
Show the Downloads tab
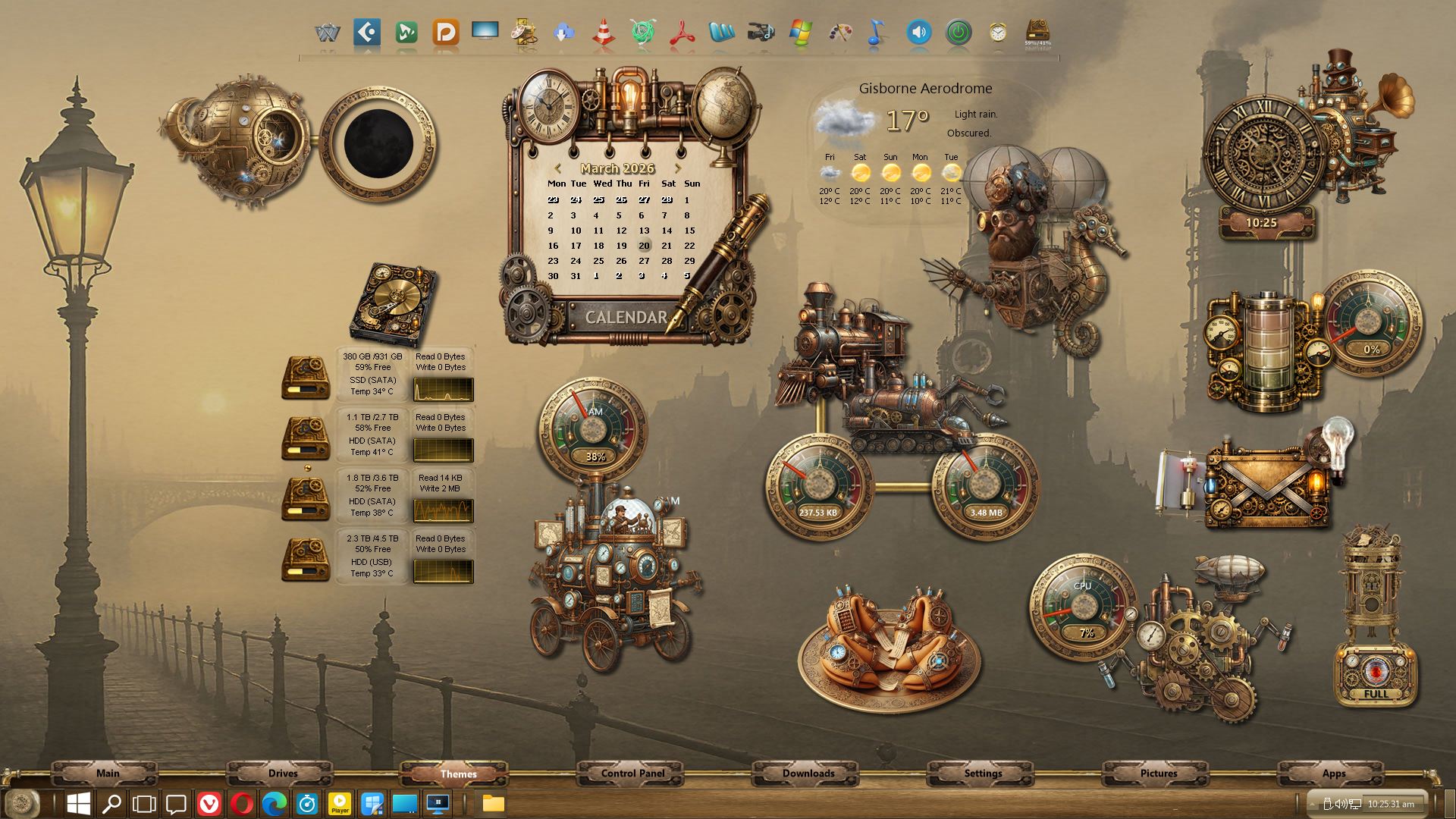(808, 773)
